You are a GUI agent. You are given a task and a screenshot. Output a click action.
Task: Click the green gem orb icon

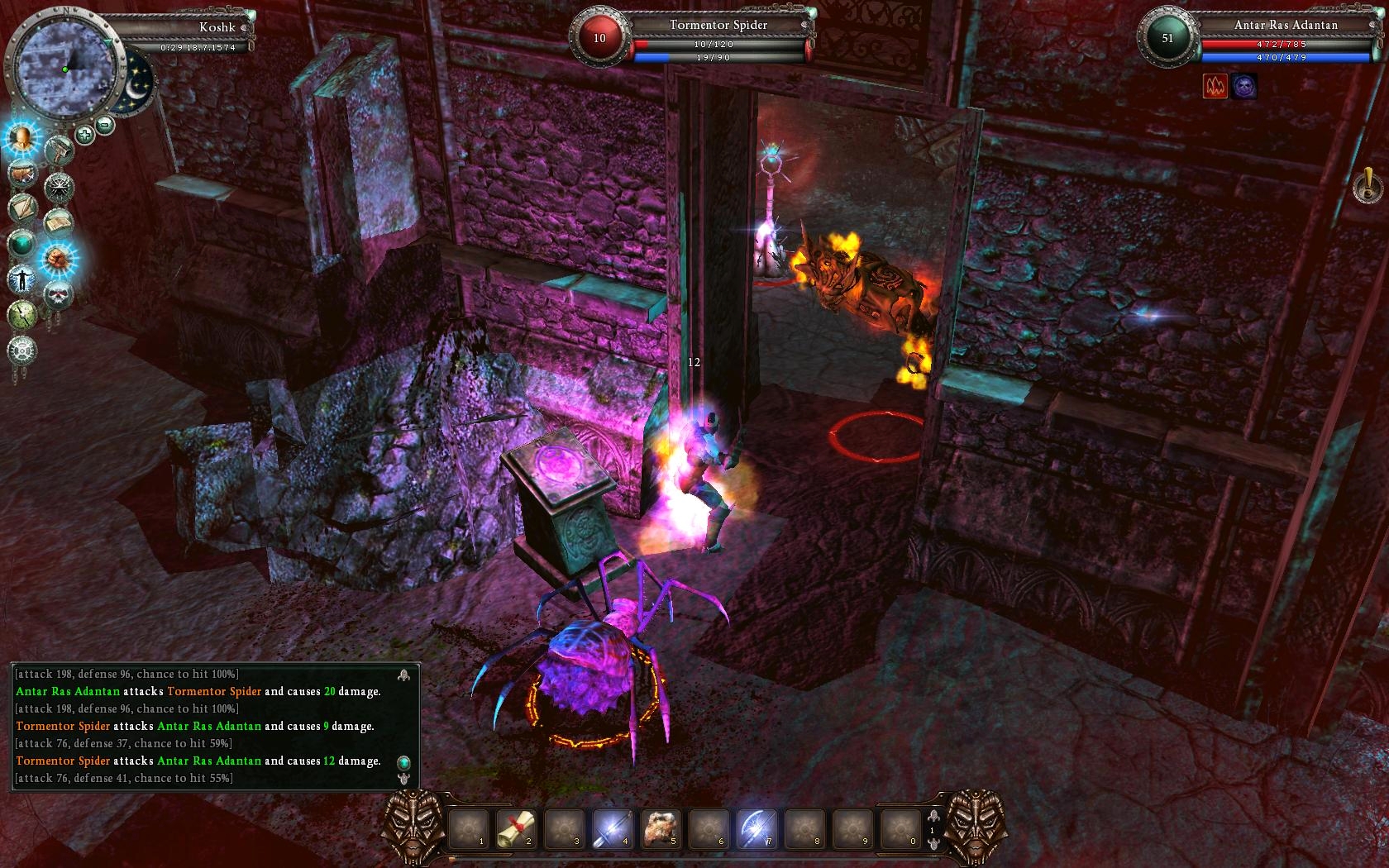coord(22,244)
